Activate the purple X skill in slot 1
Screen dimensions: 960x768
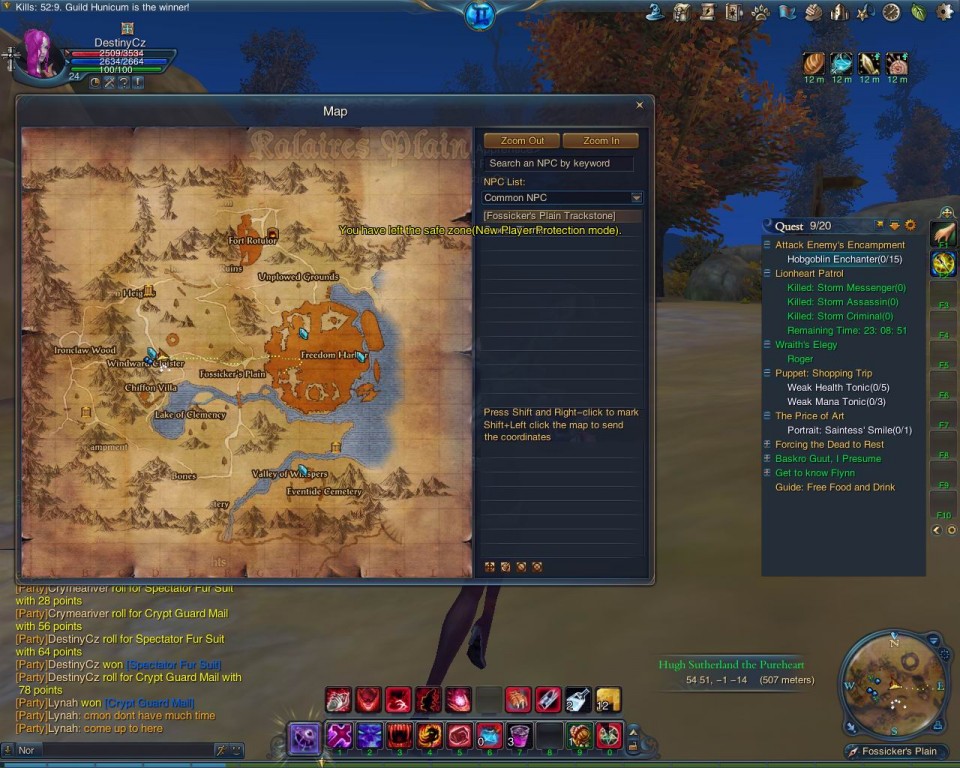click(x=340, y=736)
